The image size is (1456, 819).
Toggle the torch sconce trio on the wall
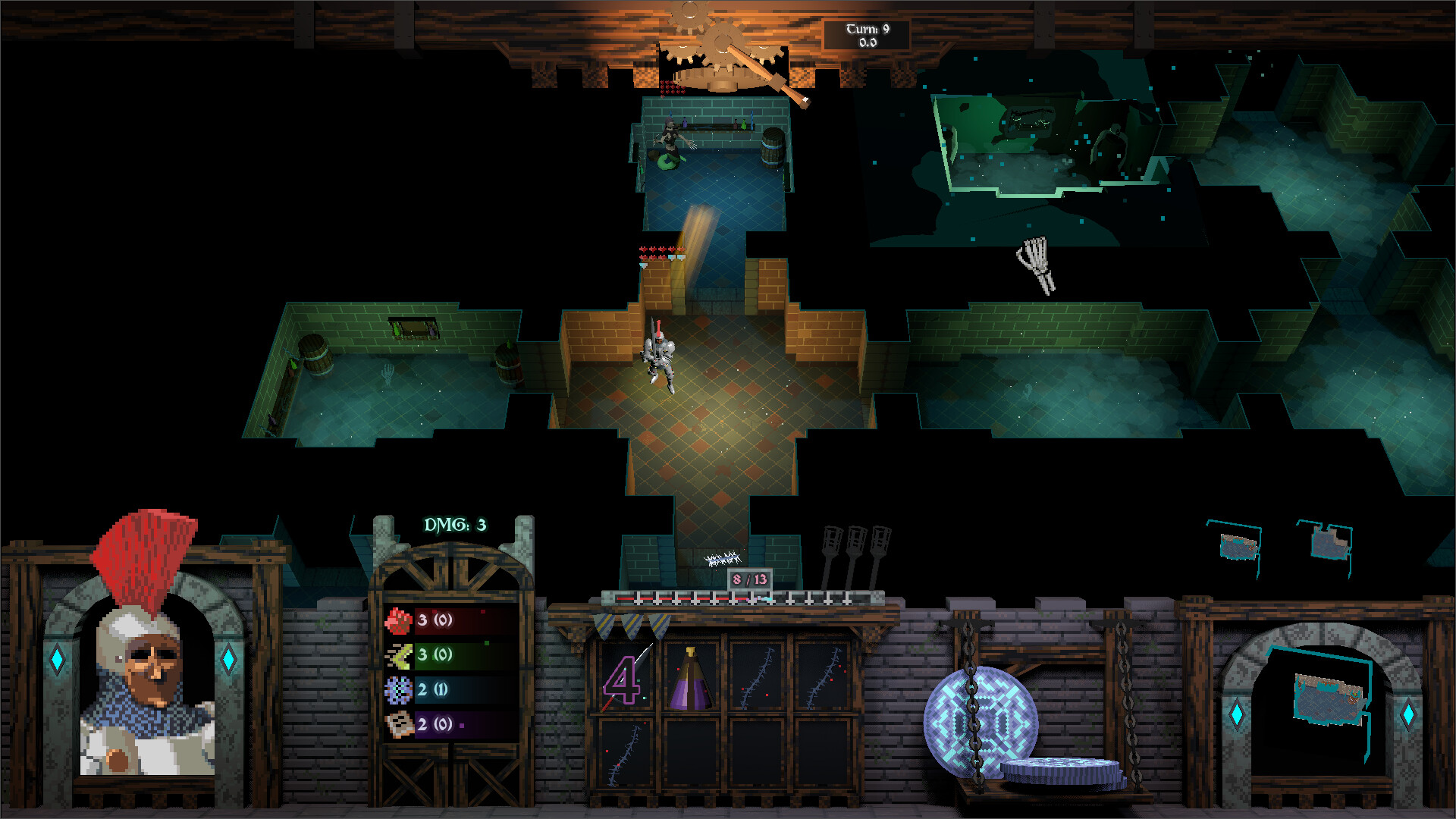pos(857,544)
